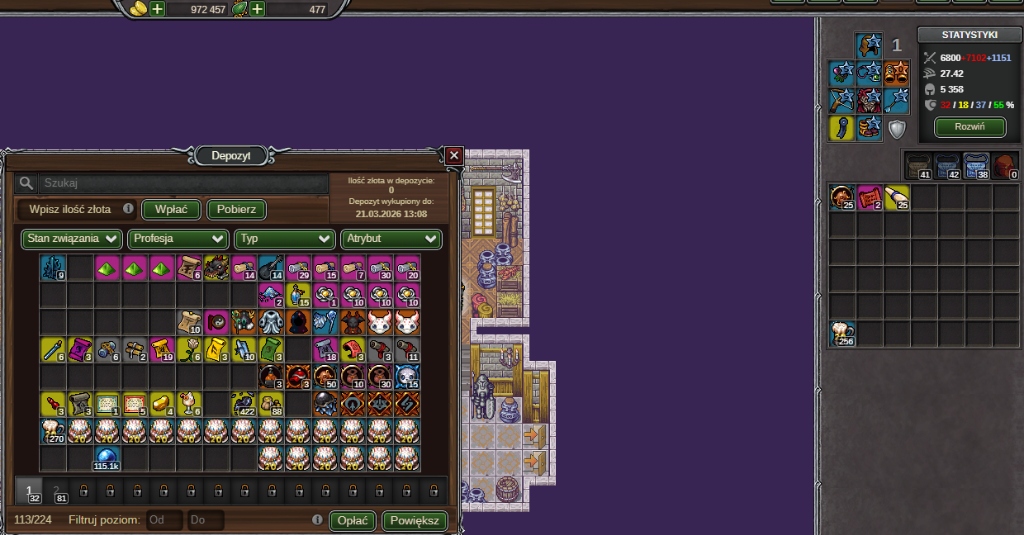Viewport: 1024px width, 535px height.
Task: Enlarge the deposit via Powiększ button
Action: [x=414, y=521]
